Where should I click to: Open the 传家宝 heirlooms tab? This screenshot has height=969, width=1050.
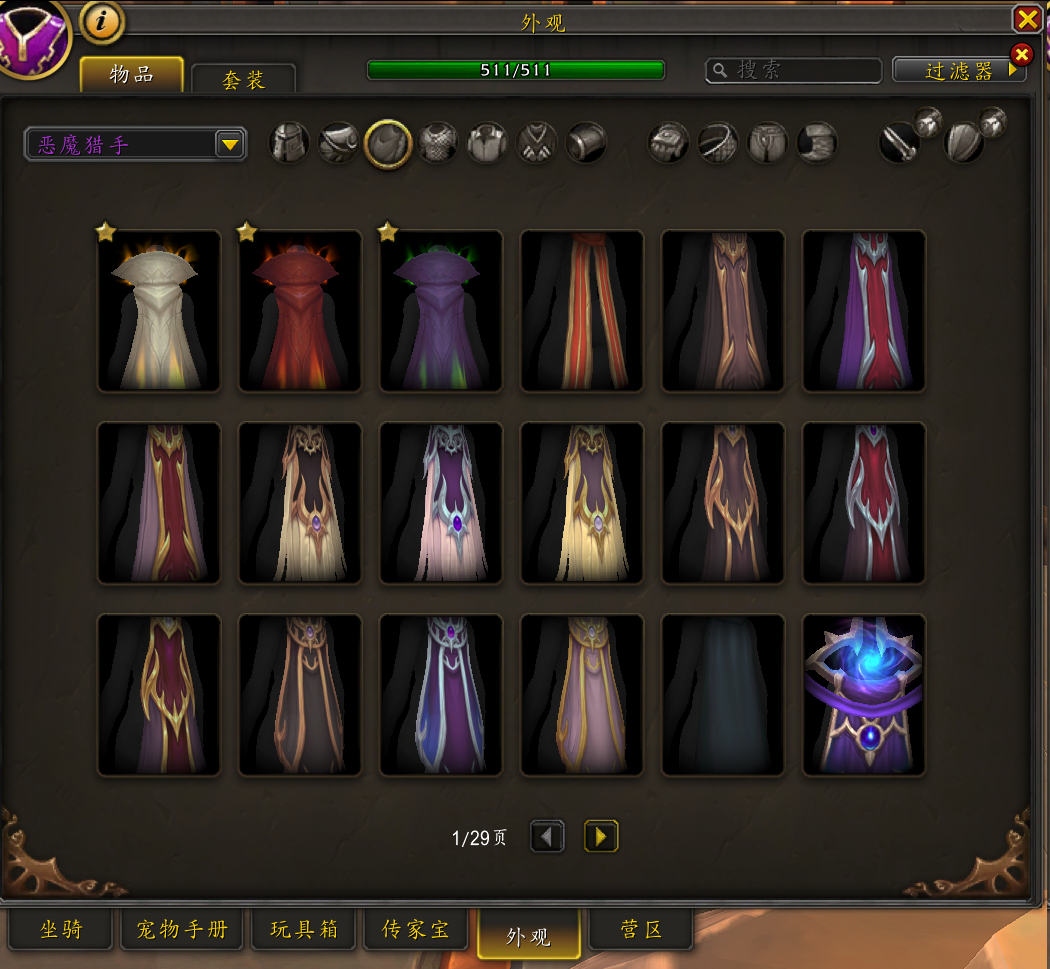click(416, 930)
